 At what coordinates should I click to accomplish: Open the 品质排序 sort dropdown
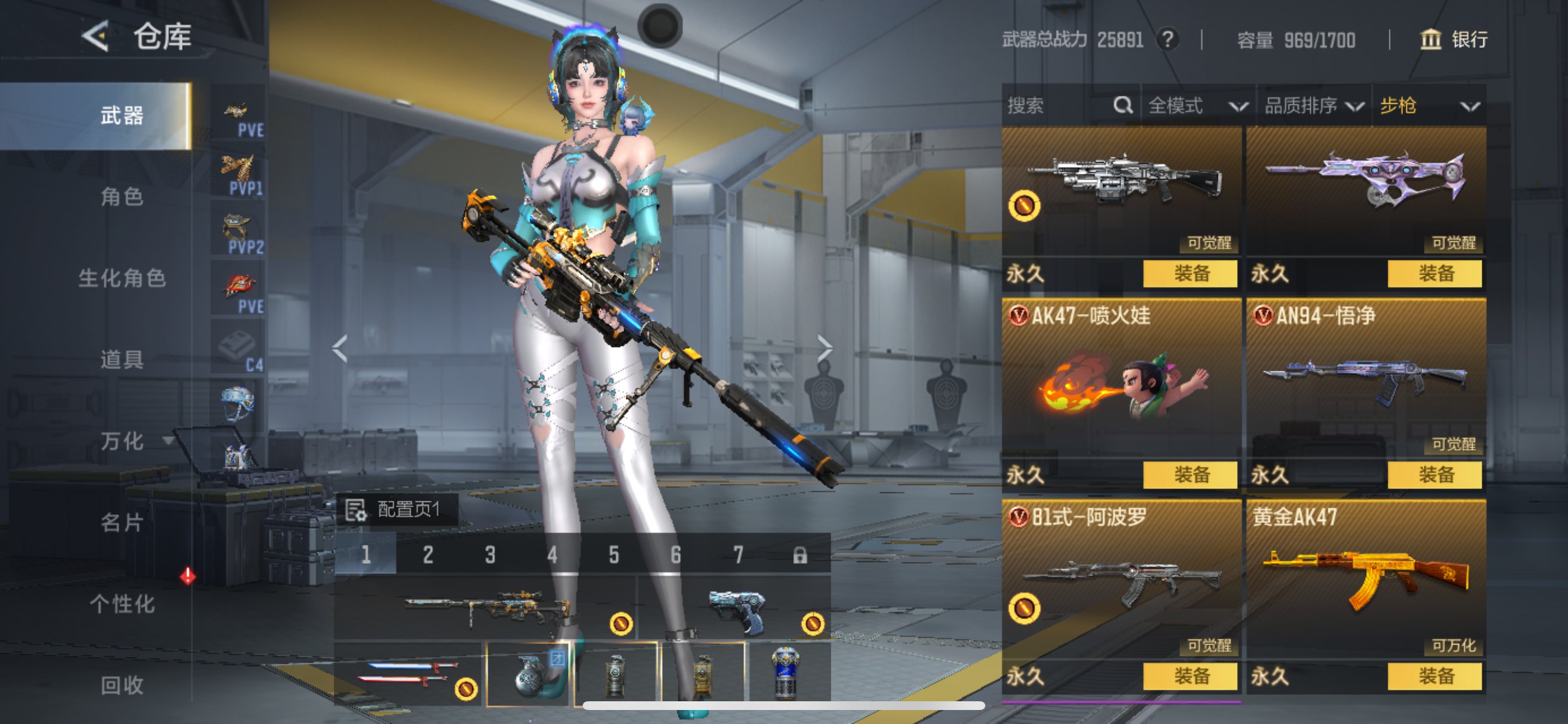1313,106
